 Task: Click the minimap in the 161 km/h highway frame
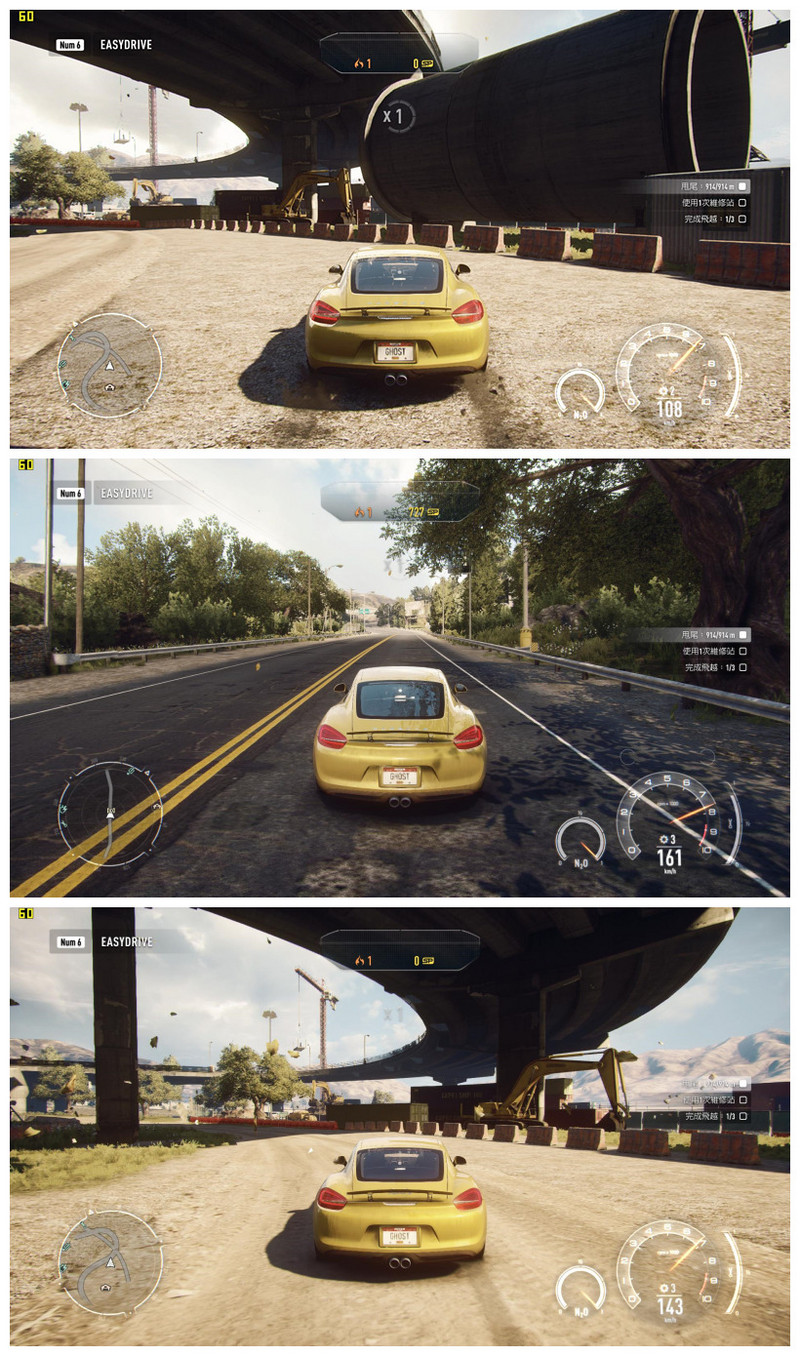(x=109, y=812)
